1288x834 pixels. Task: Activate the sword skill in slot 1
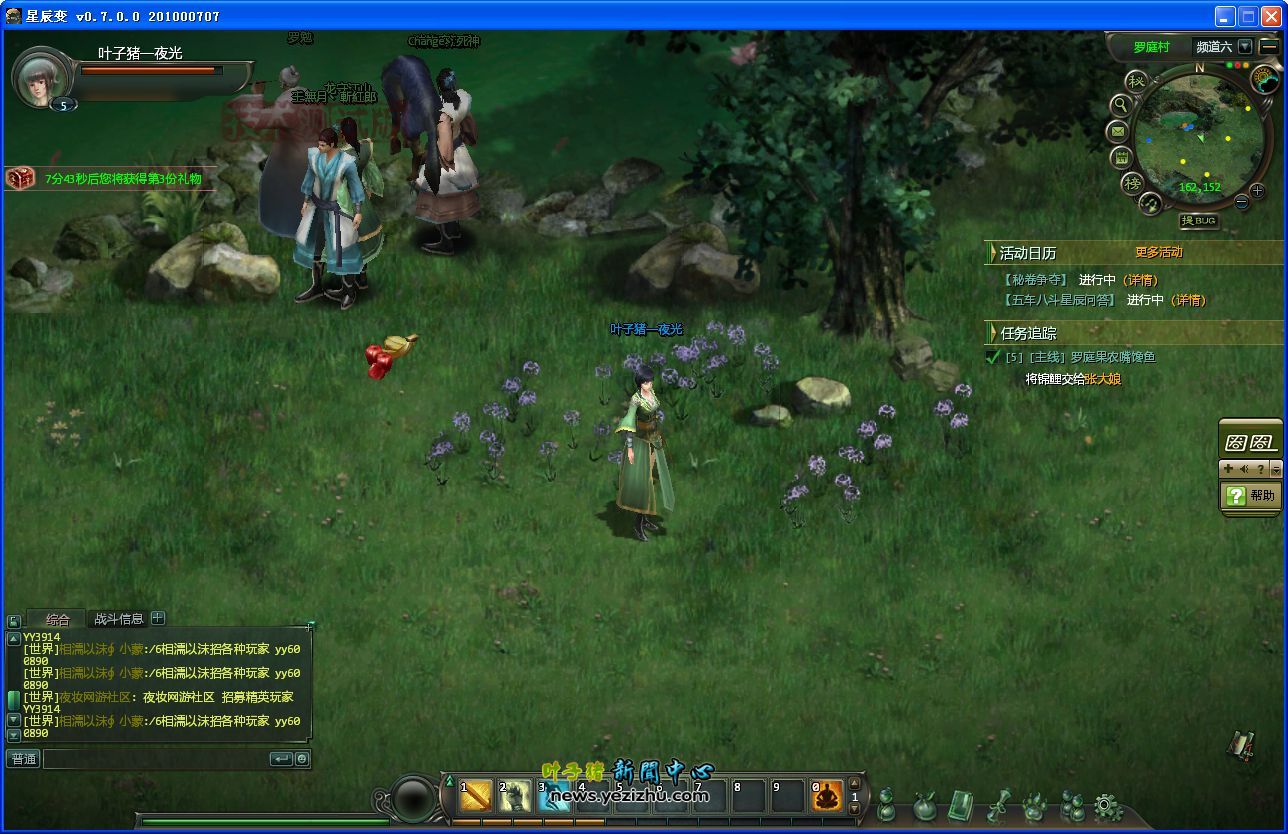coord(476,796)
